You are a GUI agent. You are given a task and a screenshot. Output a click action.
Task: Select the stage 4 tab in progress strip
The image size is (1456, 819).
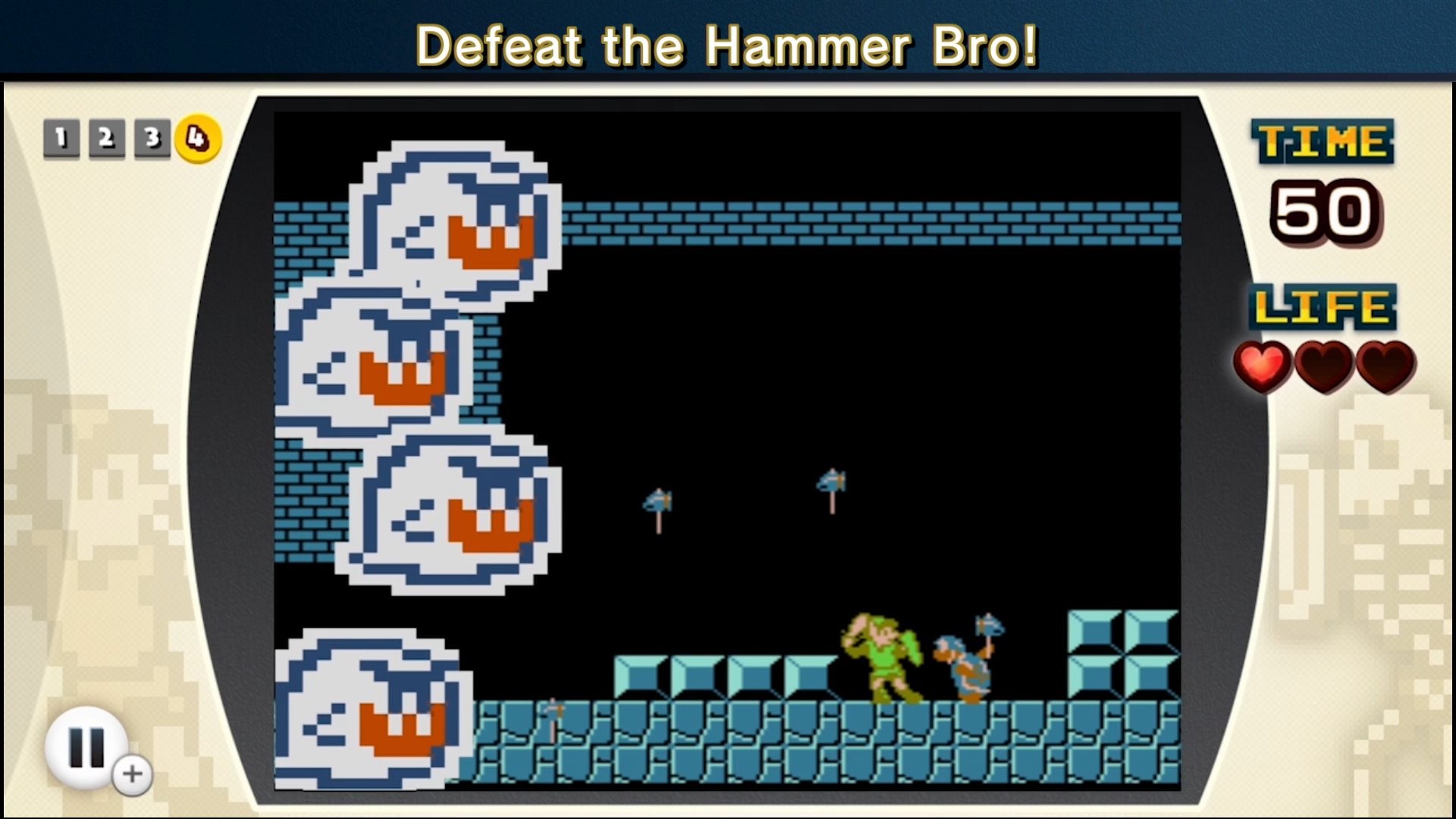pos(197,138)
